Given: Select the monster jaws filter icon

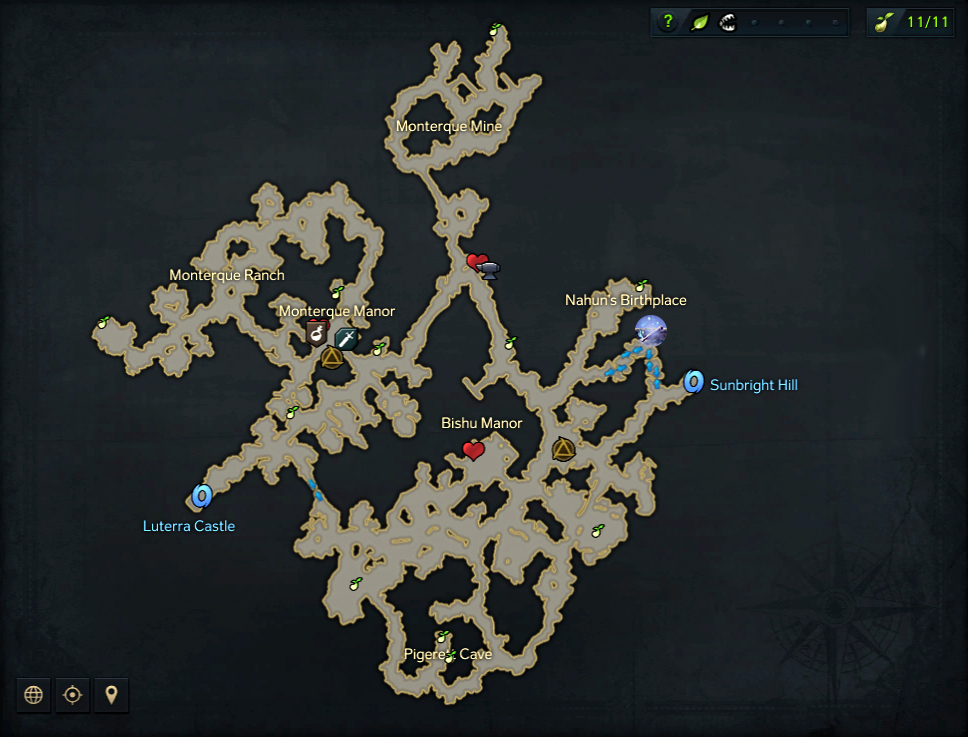Looking at the screenshot, I should [727, 22].
